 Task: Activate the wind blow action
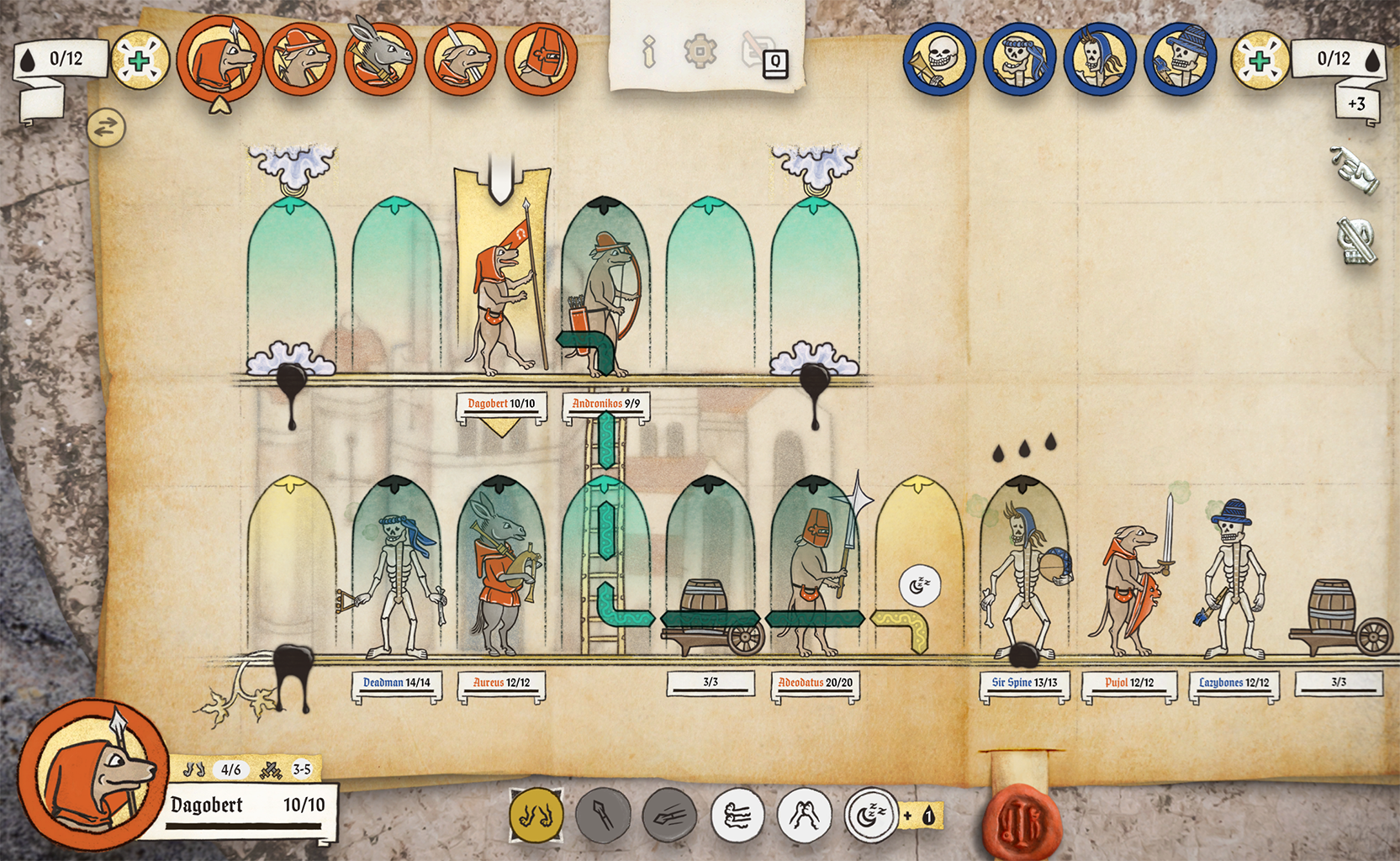737,815
